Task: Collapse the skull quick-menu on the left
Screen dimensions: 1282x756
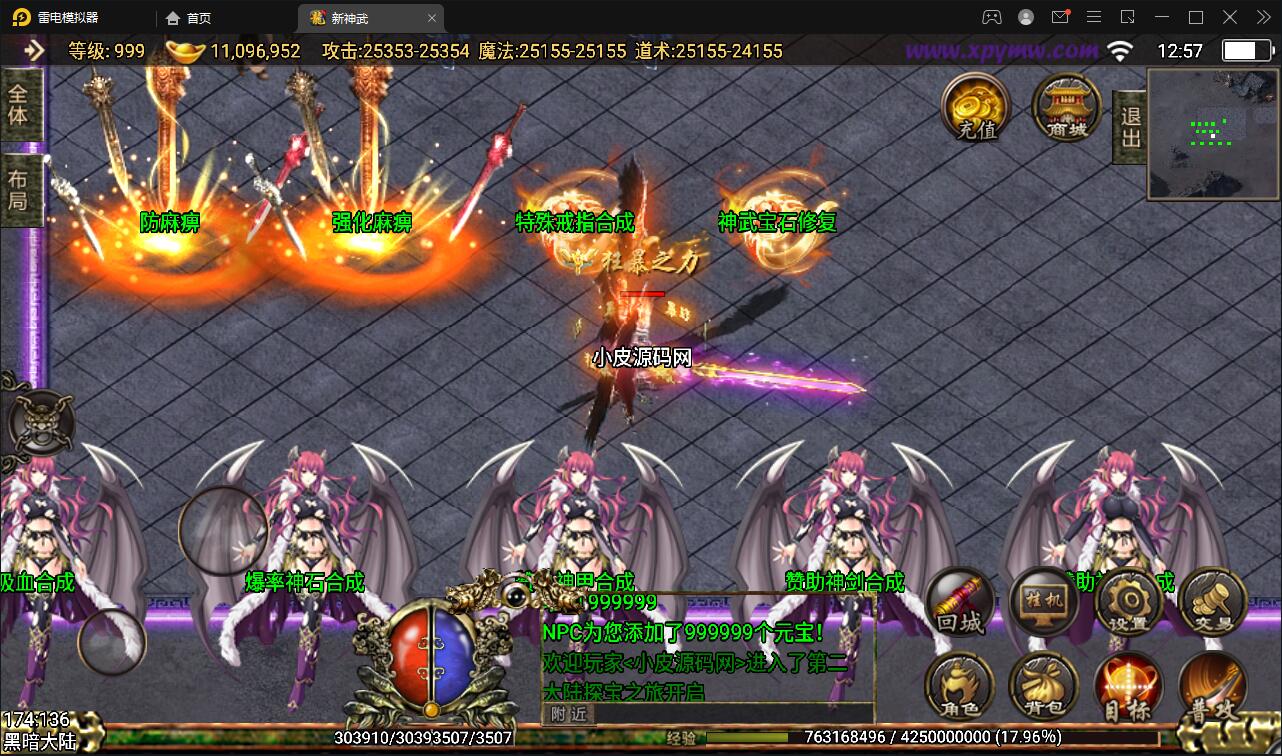Action: pos(40,424)
